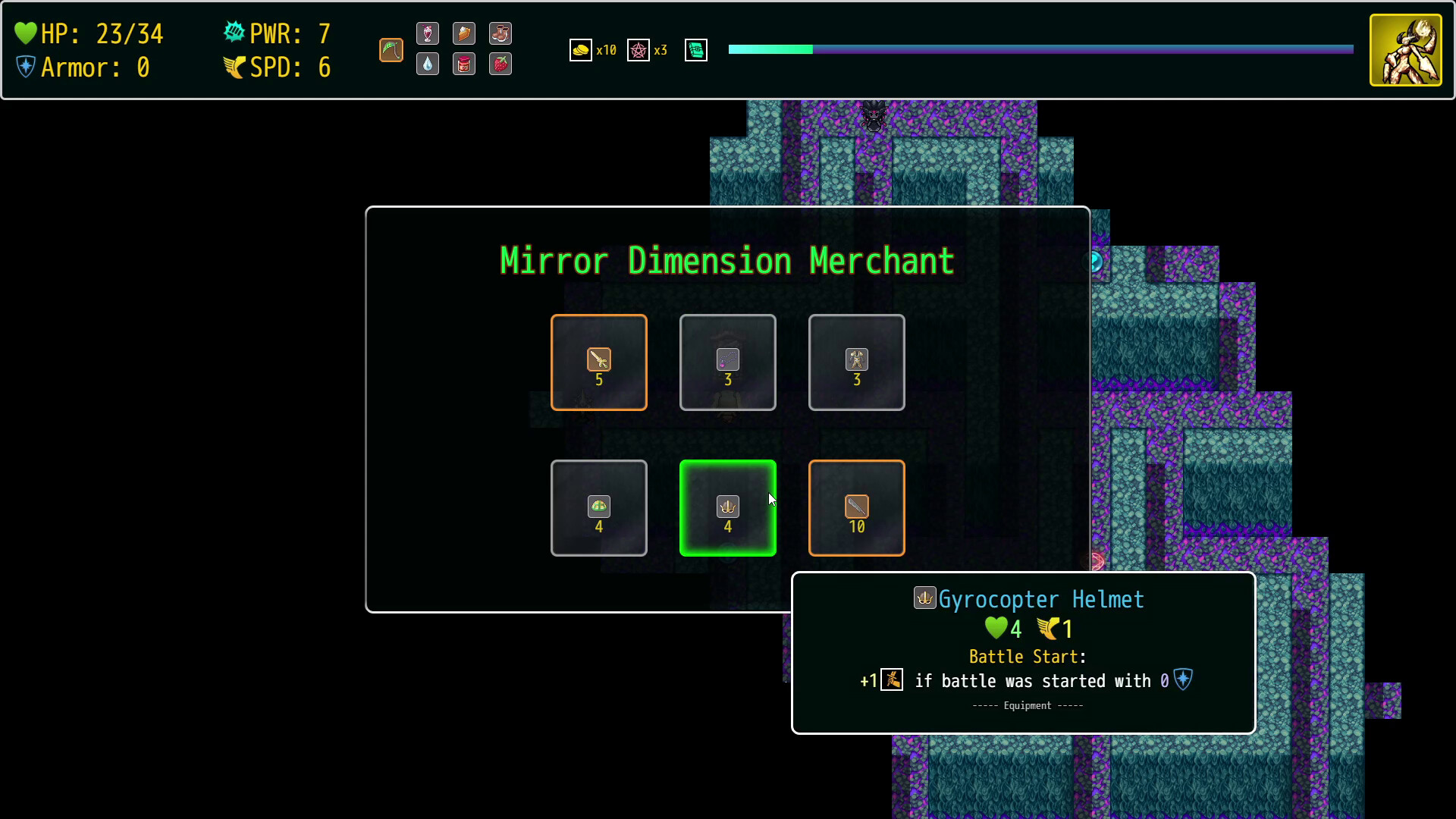This screenshot has width=1456, height=819.
Task: Click the pie slice inventory item
Action: coord(464,33)
